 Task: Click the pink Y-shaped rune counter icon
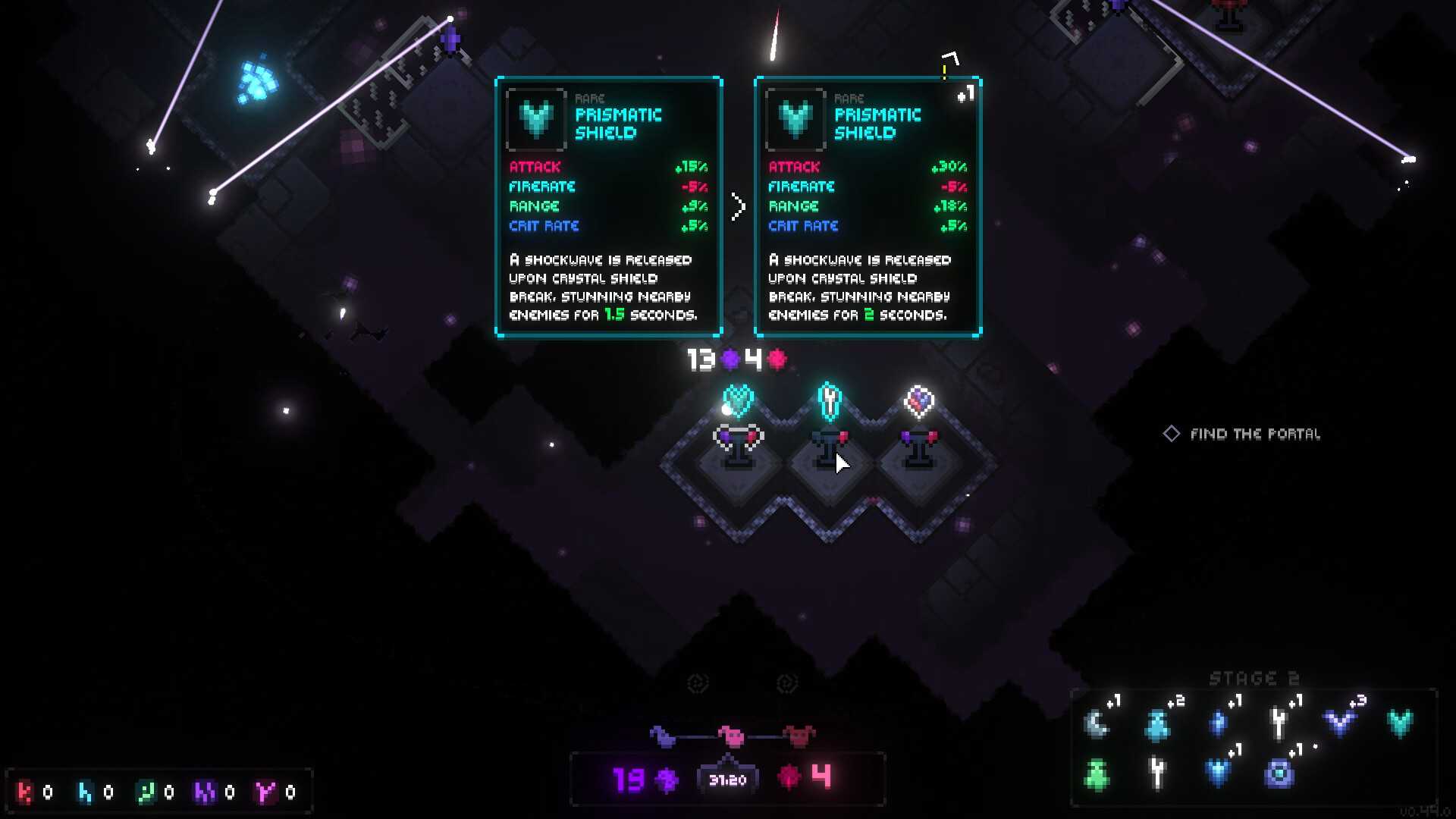coord(265,792)
